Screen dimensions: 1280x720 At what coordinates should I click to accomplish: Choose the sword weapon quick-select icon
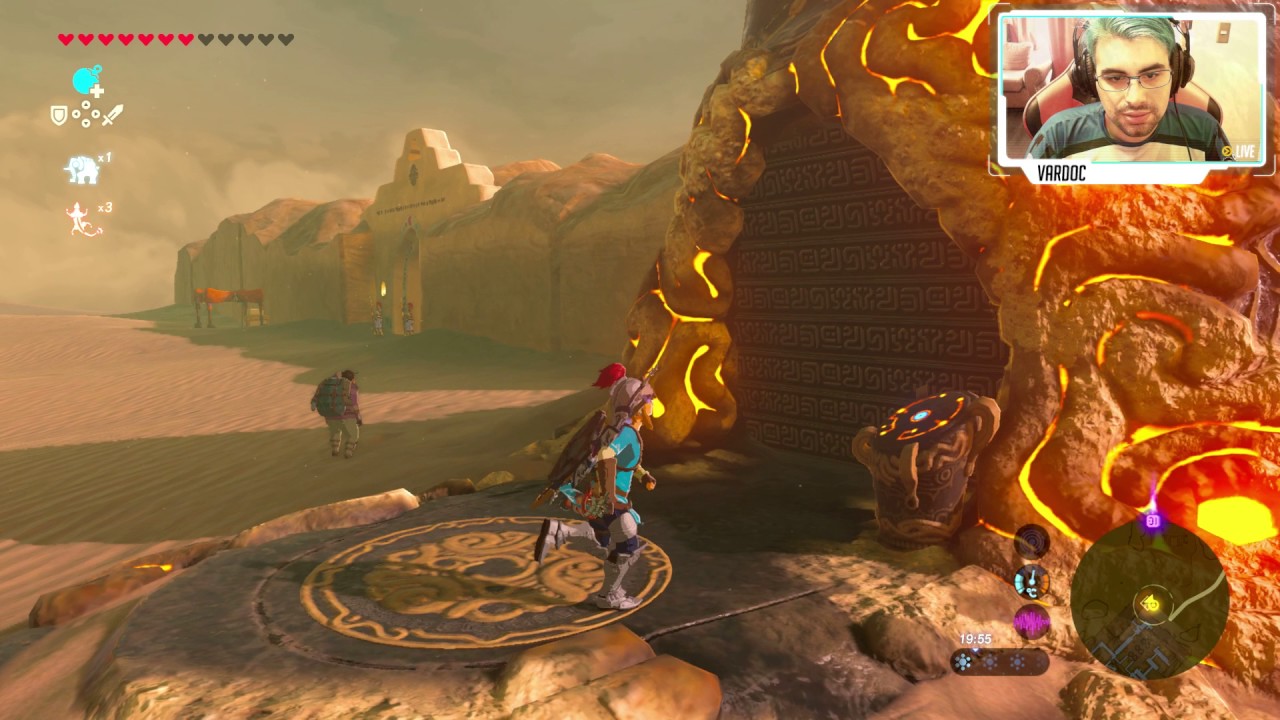[x=112, y=115]
